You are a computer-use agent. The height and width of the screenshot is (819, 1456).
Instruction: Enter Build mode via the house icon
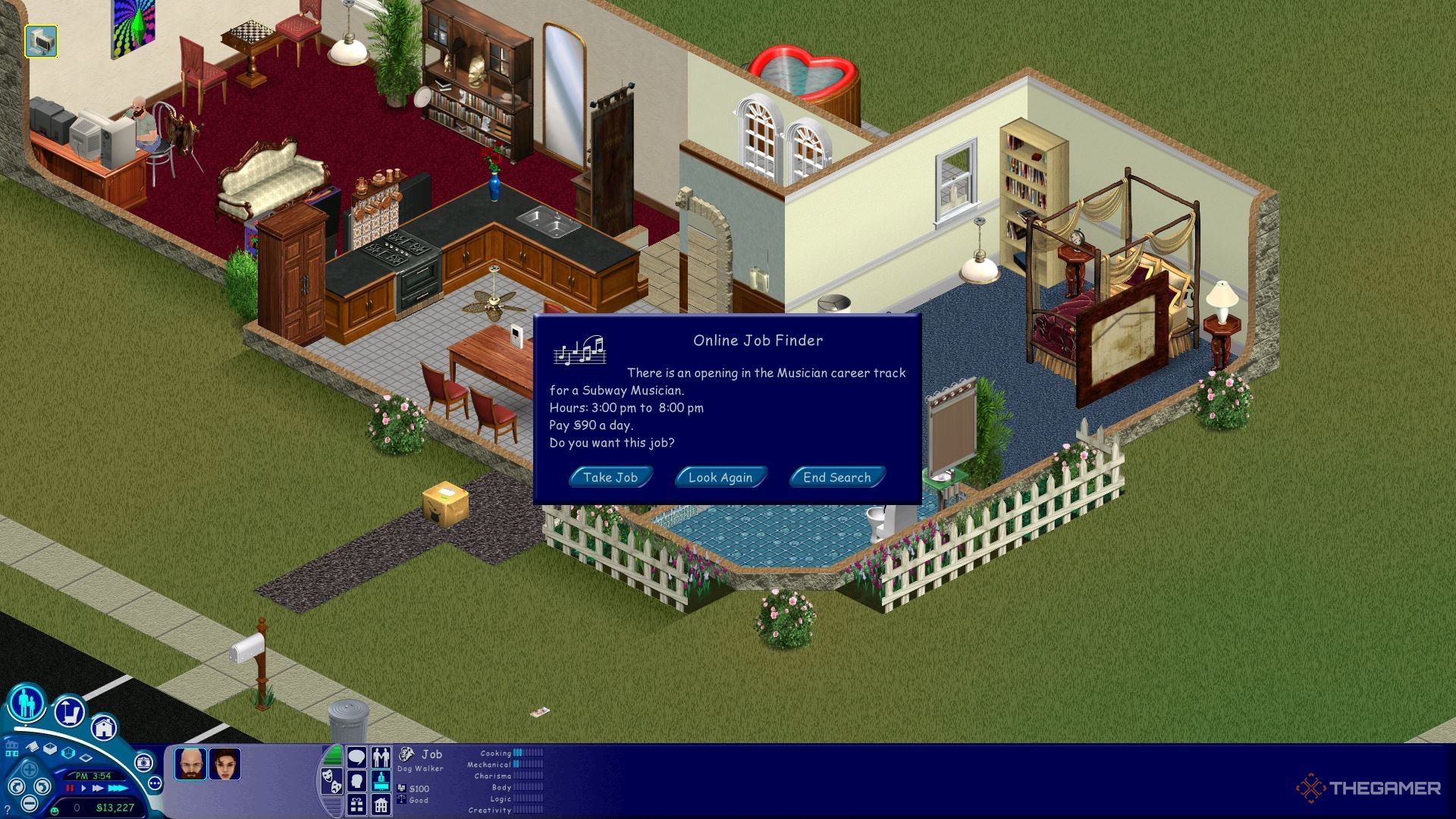(x=104, y=727)
